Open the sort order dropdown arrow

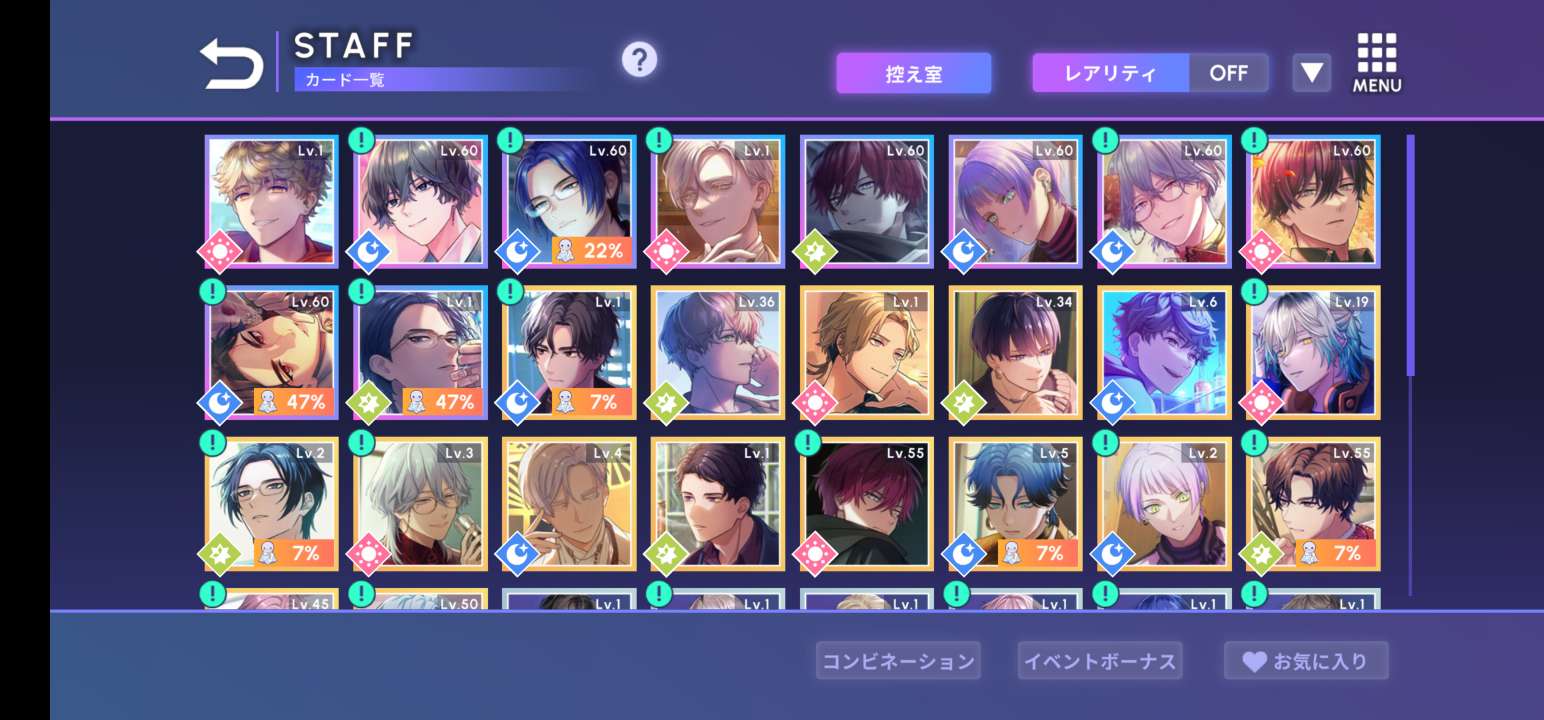tap(1311, 73)
